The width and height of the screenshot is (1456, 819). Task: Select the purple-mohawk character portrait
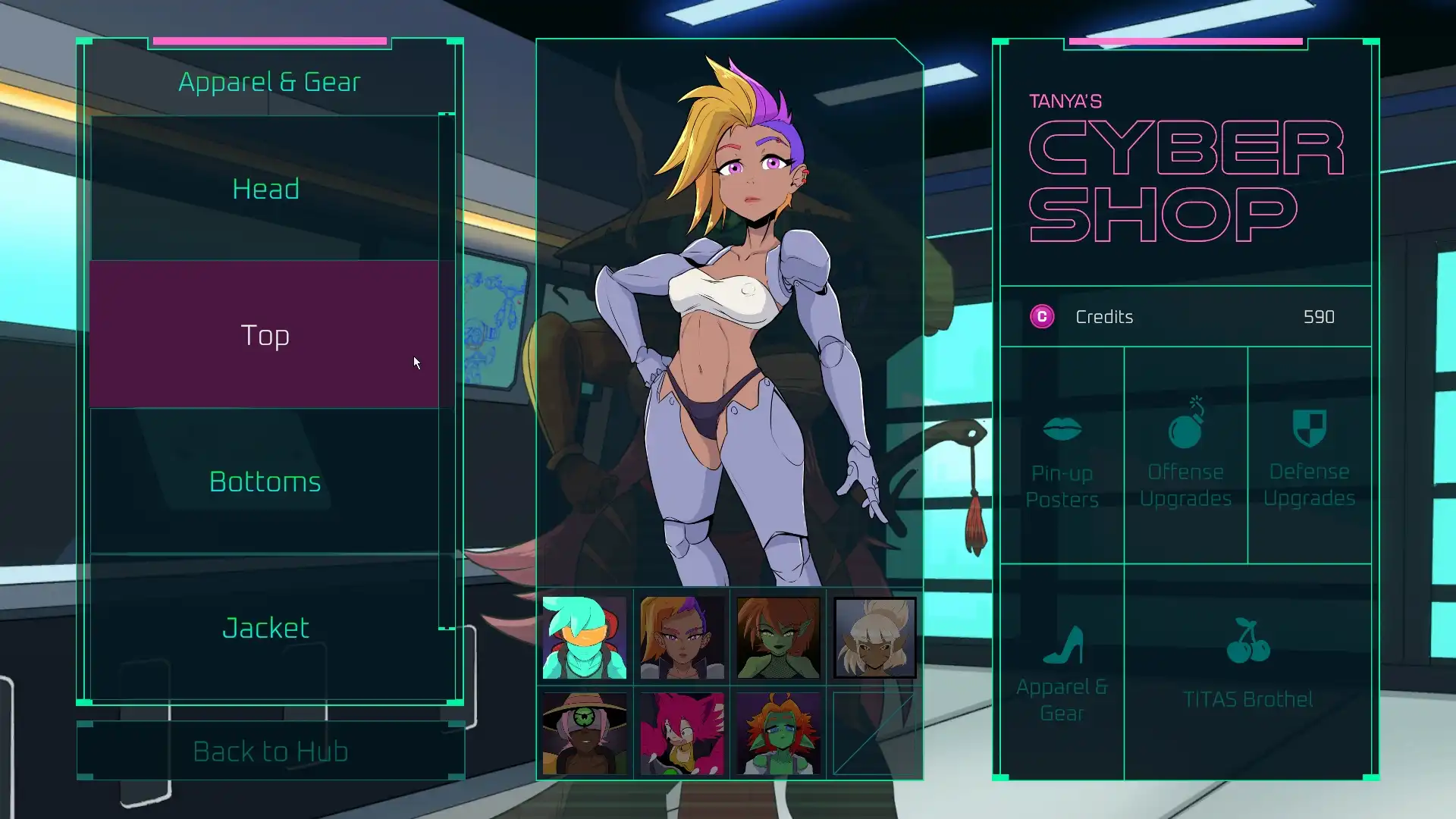(x=680, y=637)
